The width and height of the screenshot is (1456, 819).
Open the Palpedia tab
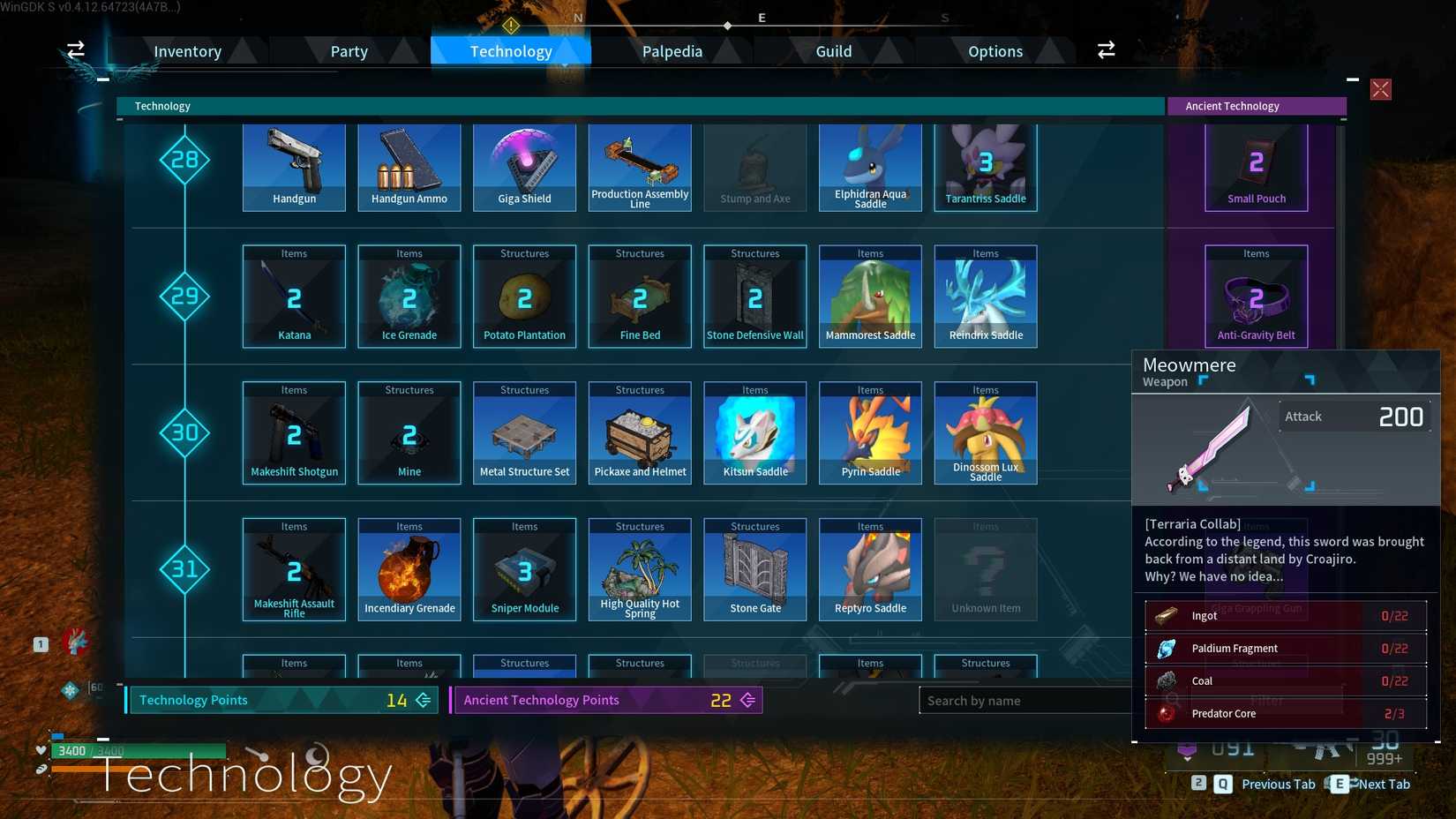[x=672, y=50]
